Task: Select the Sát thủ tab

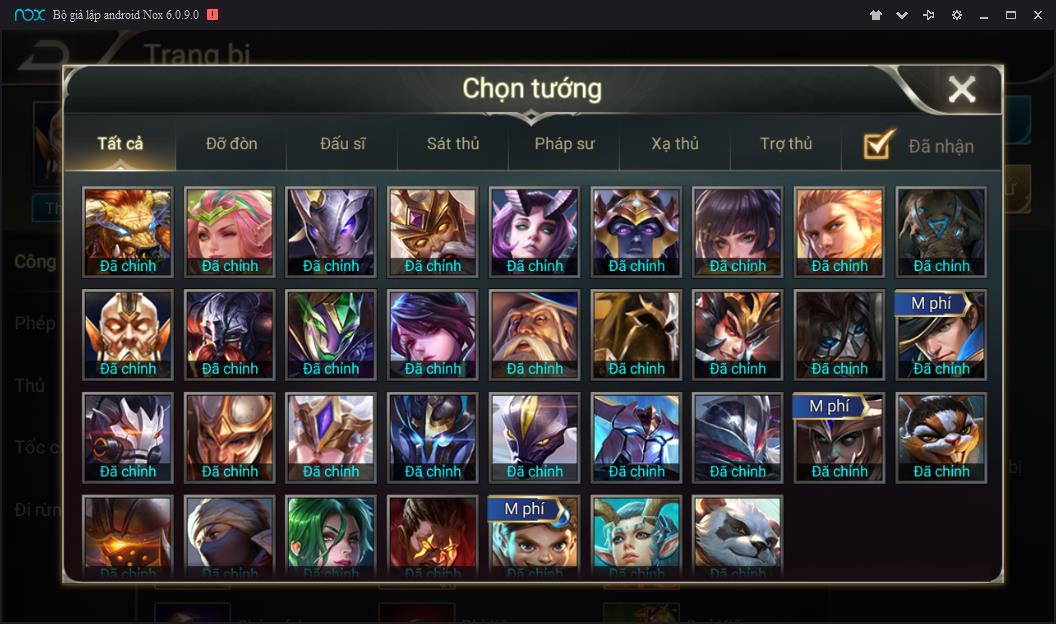Action: click(x=453, y=144)
